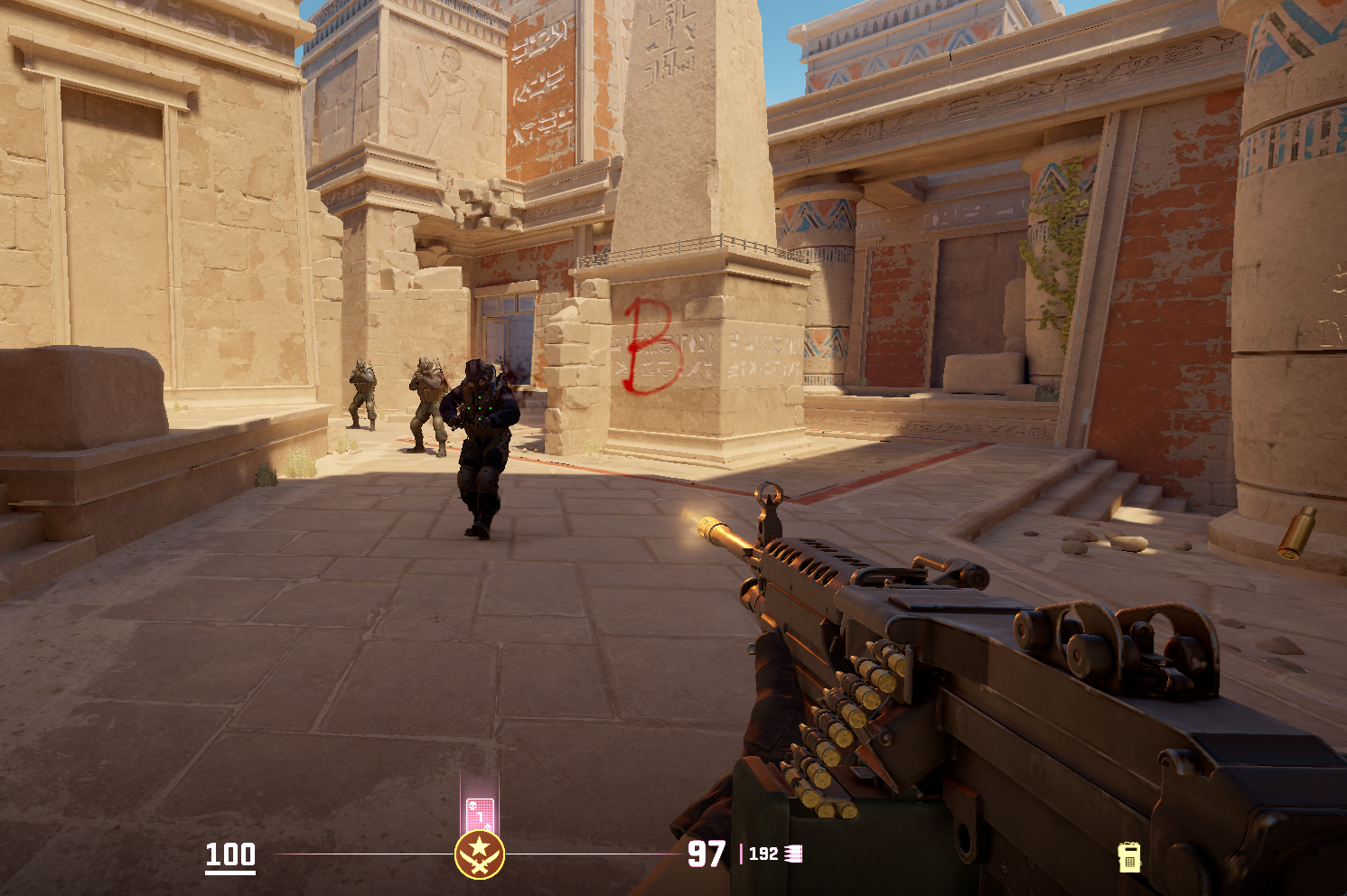1347x896 pixels.
Task: Select the pink skull kill card
Action: (x=479, y=815)
